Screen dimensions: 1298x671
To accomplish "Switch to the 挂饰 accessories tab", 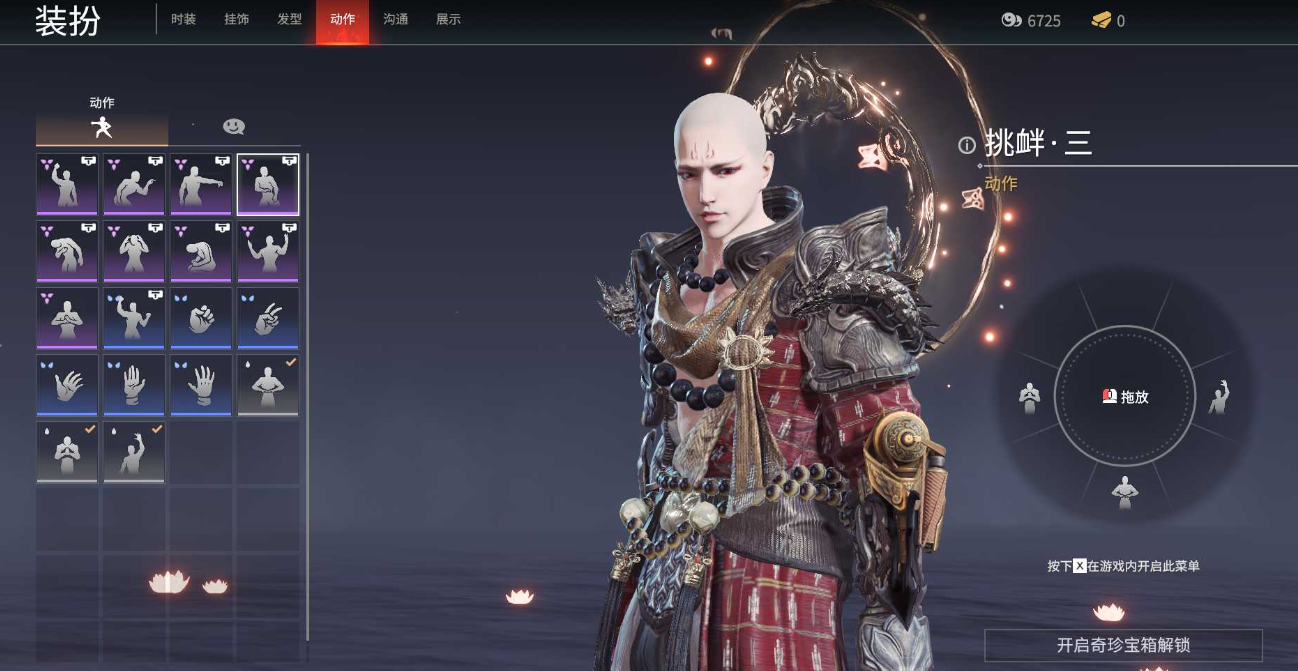I will pos(236,20).
